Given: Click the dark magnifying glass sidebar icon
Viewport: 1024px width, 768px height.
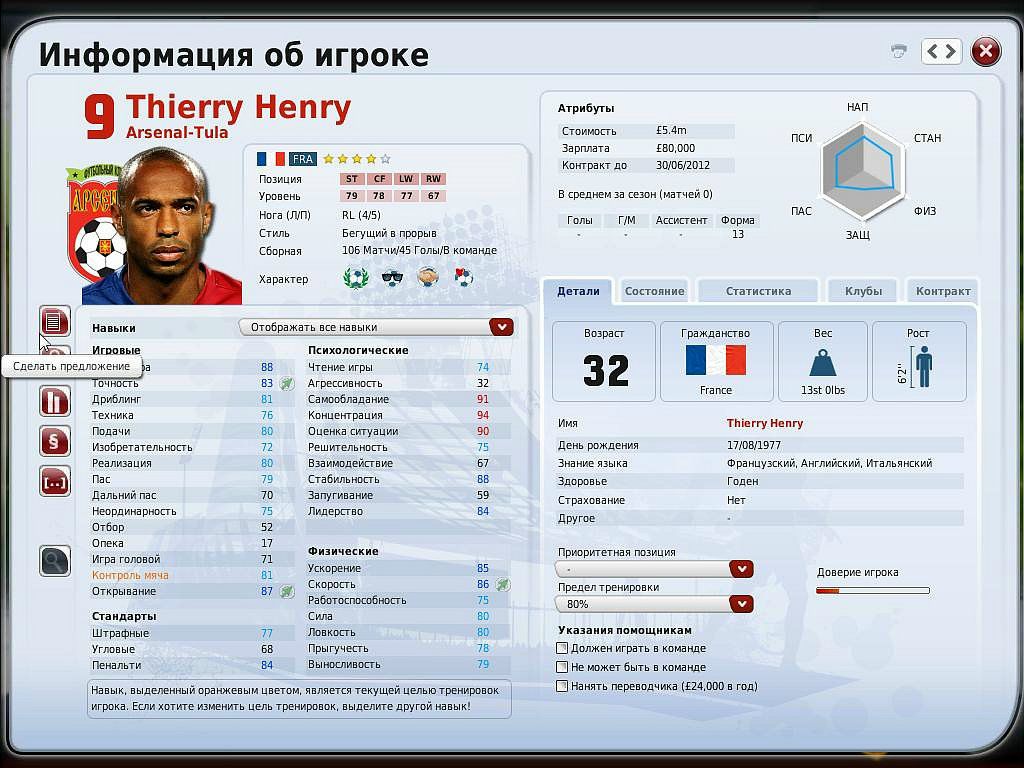Looking at the screenshot, I should click(55, 561).
